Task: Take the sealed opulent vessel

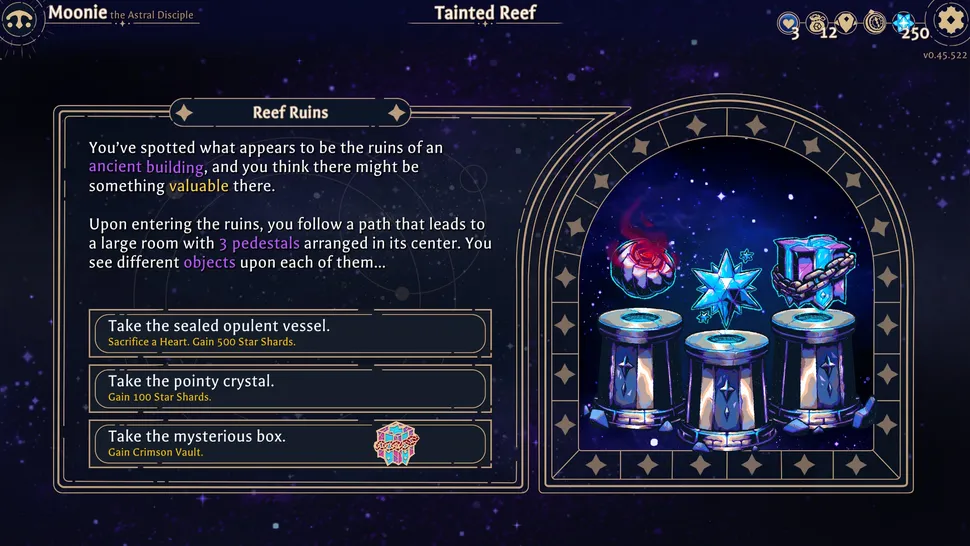Action: click(290, 333)
